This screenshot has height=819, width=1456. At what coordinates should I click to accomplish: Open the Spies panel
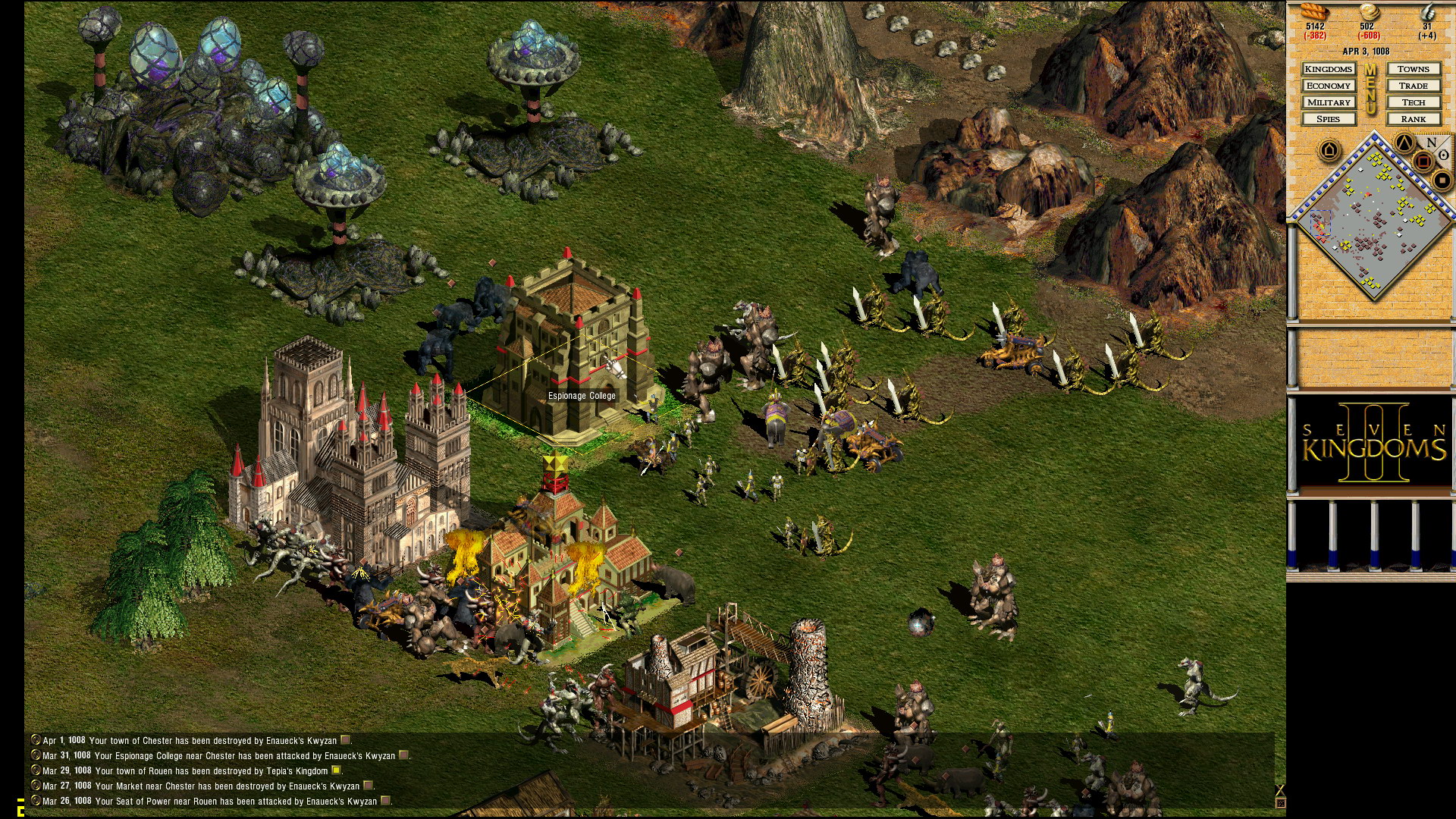point(1329,119)
